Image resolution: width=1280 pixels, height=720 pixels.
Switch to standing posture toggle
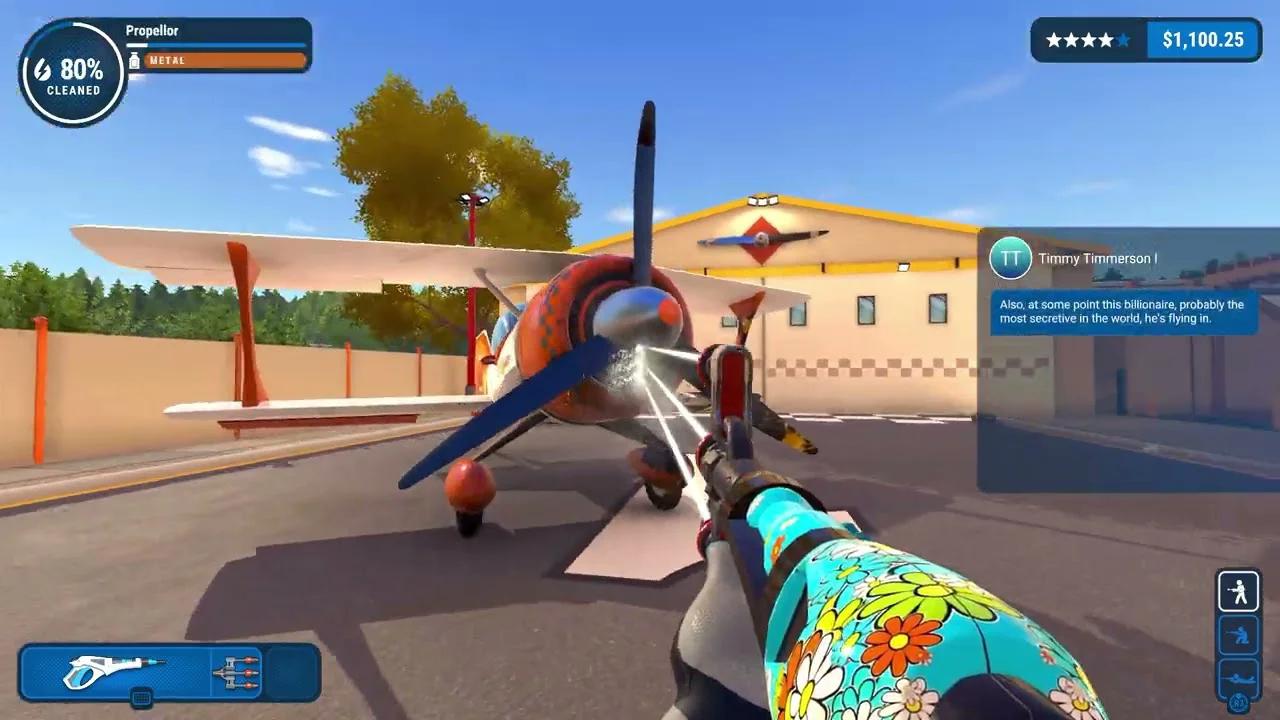pos(1238,591)
